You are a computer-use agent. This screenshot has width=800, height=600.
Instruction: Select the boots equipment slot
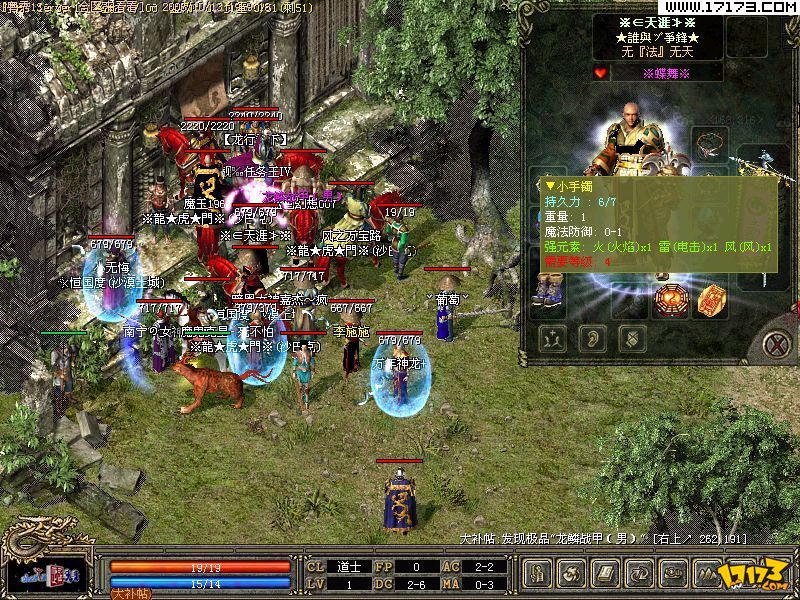[x=549, y=290]
